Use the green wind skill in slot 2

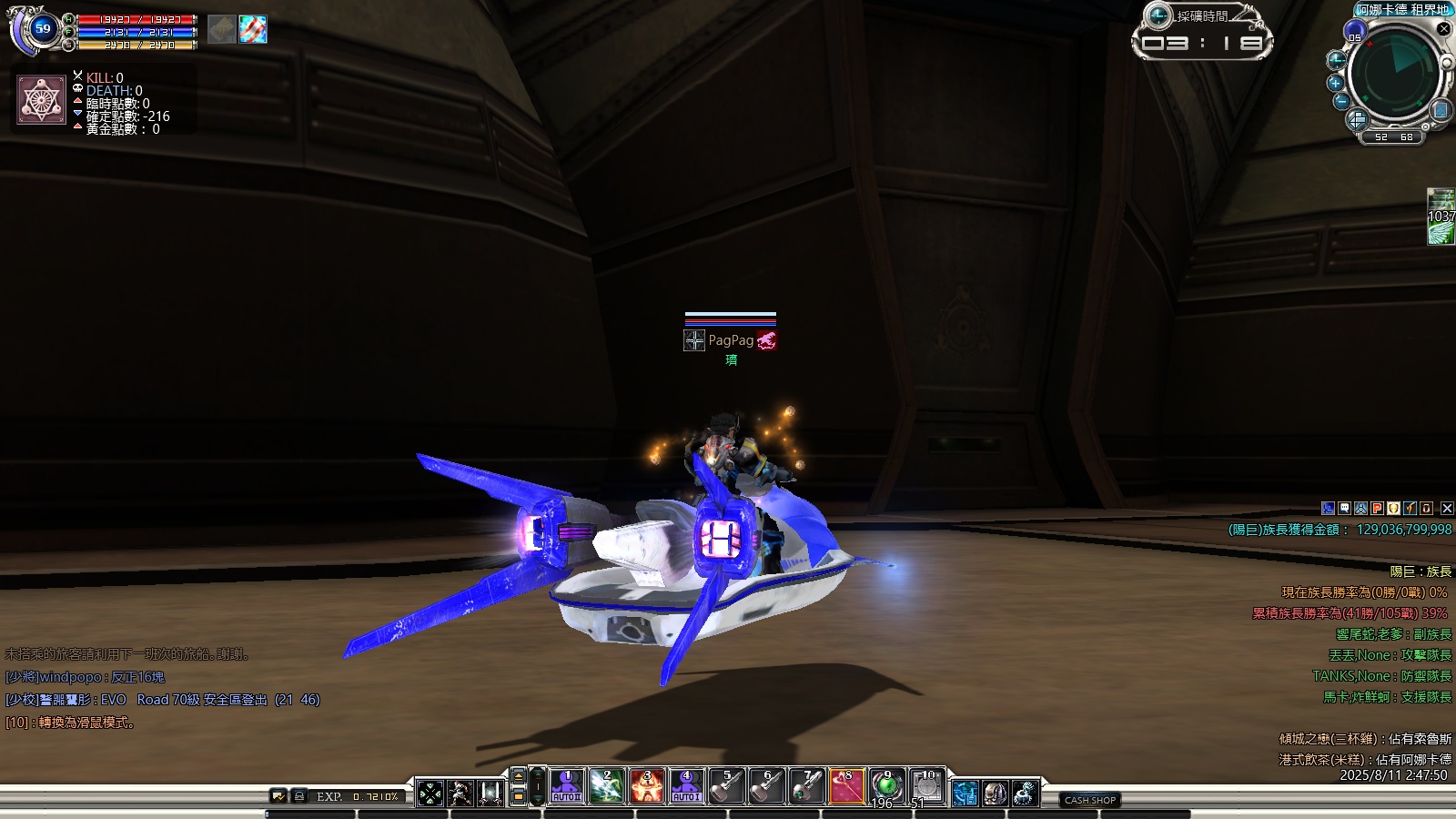[x=607, y=786]
